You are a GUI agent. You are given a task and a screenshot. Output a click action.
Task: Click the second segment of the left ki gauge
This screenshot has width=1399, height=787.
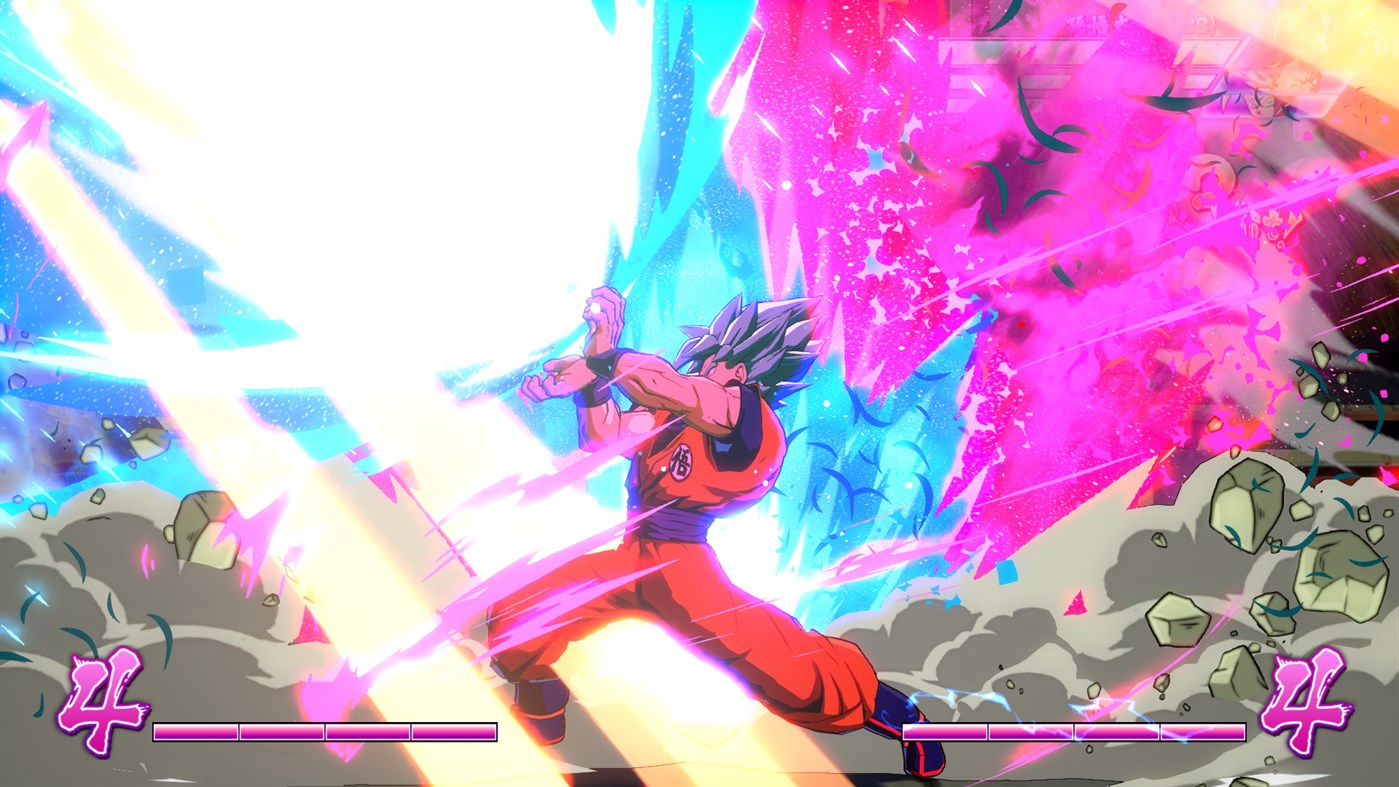280,732
